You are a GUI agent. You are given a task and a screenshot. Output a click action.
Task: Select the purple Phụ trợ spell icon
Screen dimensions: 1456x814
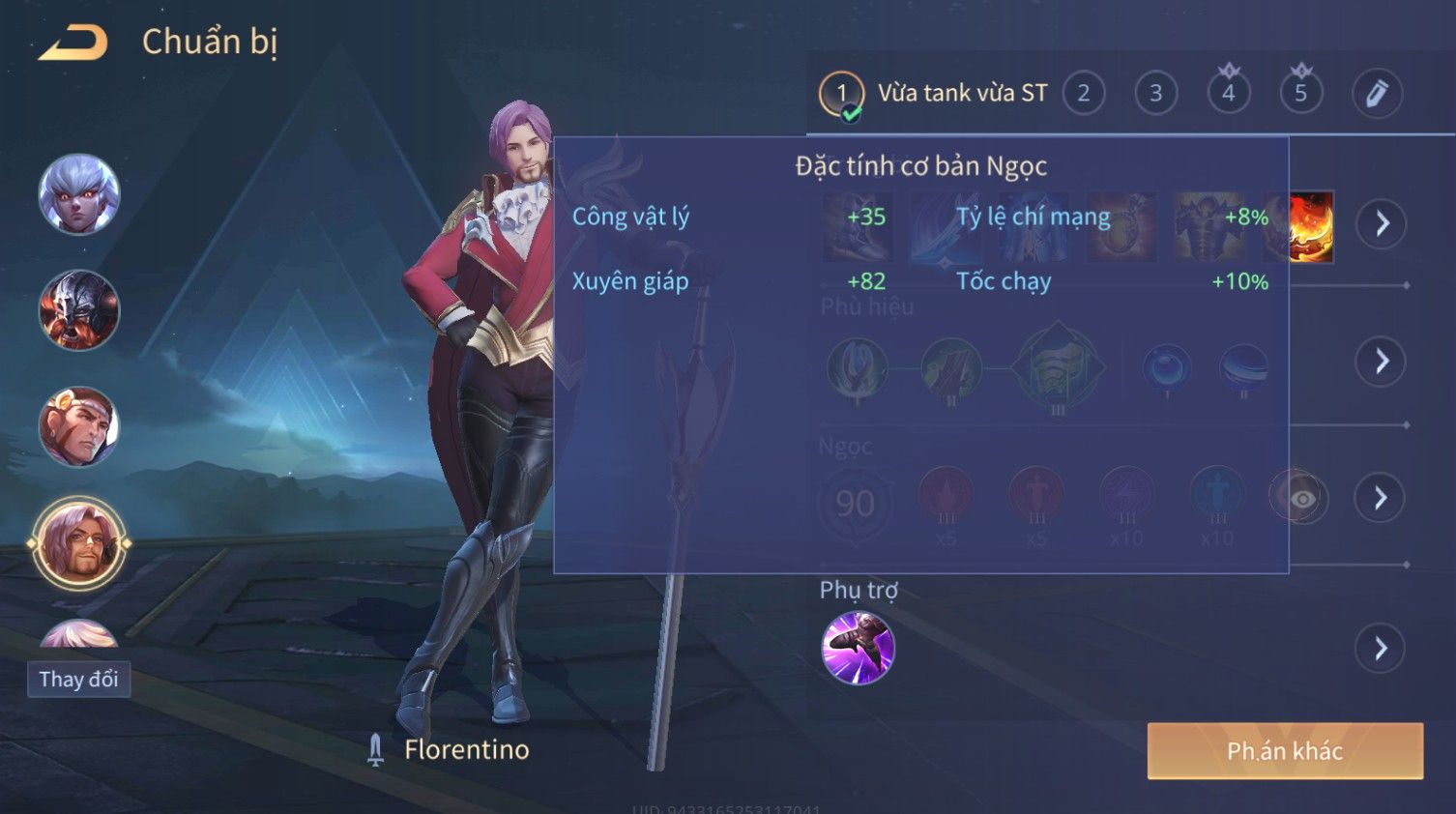pos(858,648)
